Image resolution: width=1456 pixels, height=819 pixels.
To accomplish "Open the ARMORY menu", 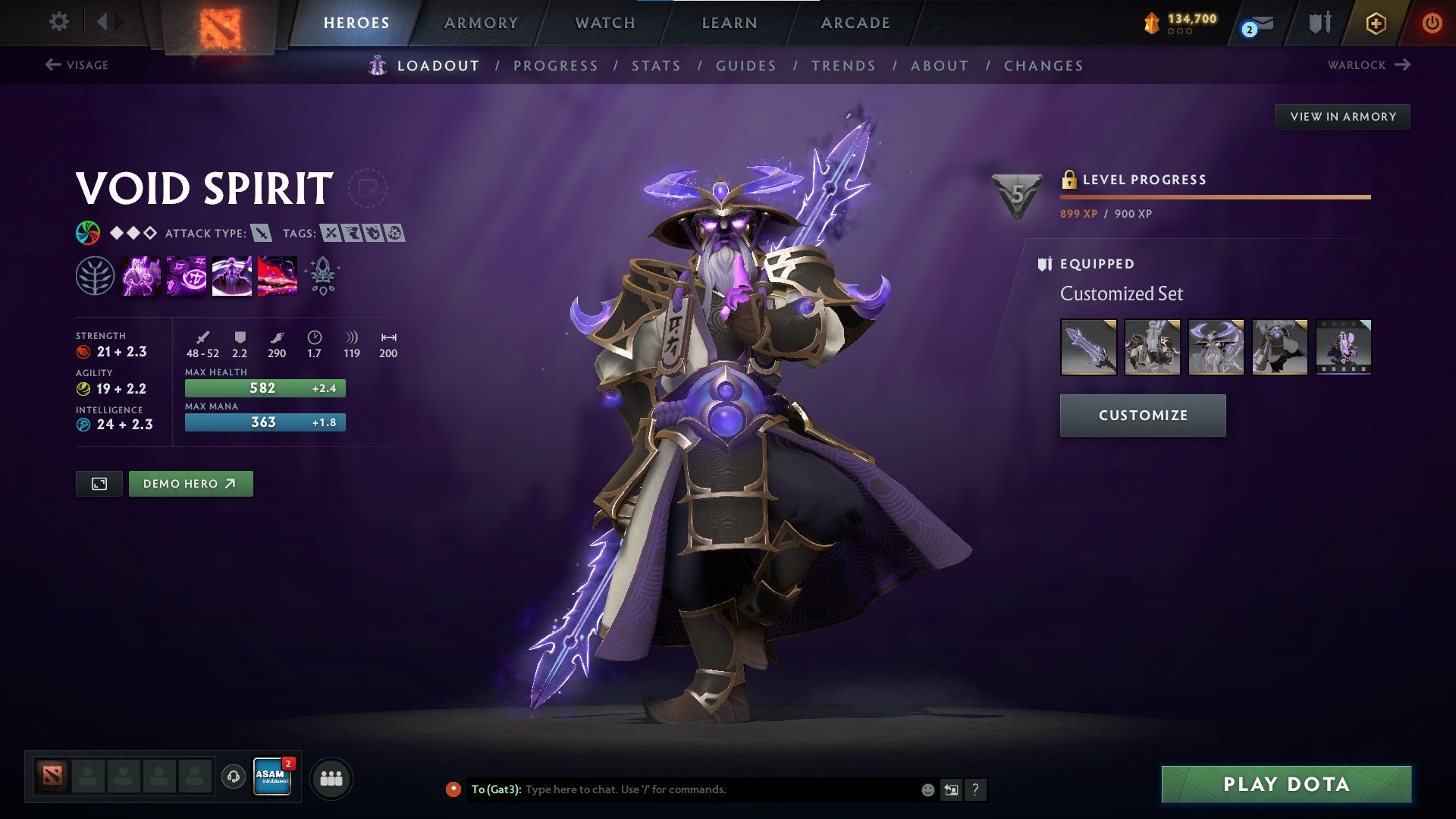I will (482, 23).
